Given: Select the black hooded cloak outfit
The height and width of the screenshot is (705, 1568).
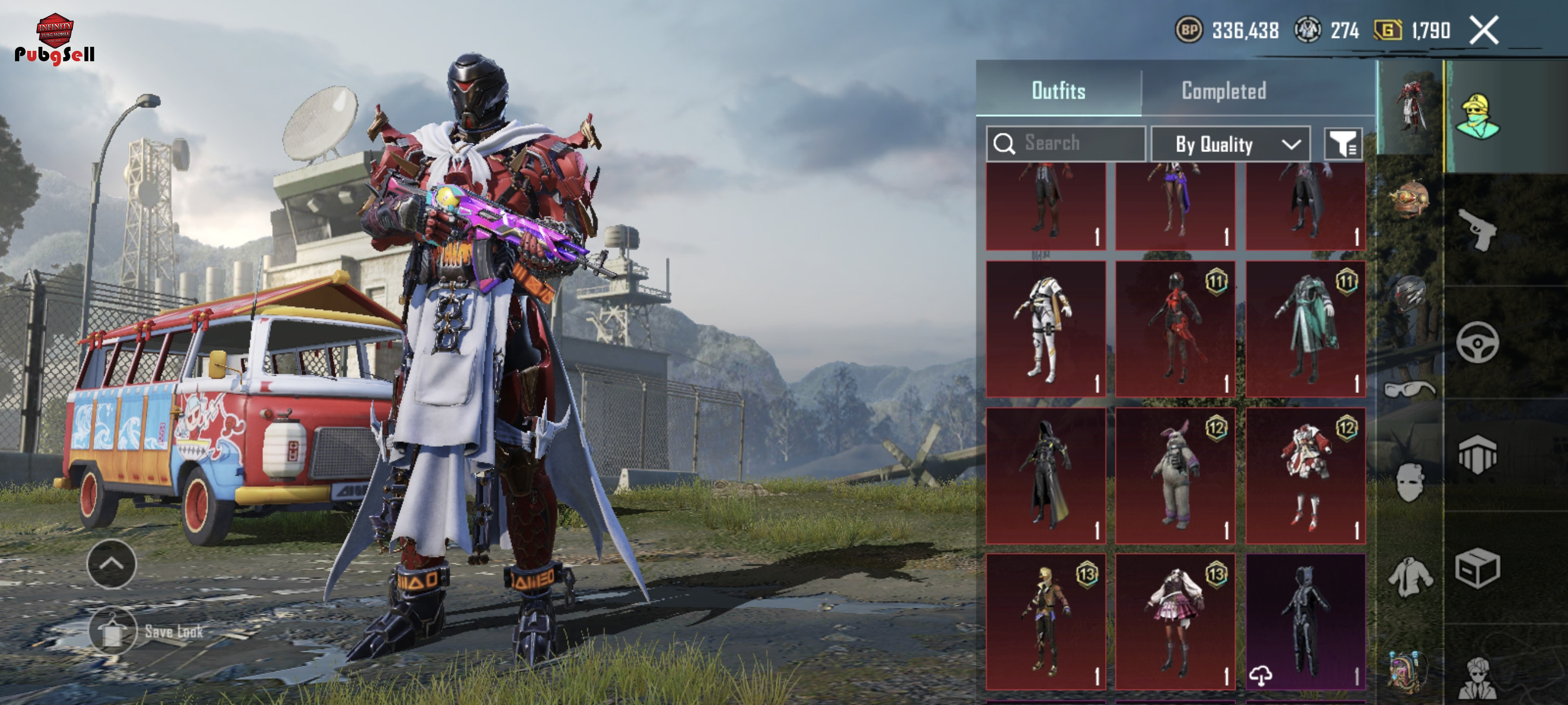Looking at the screenshot, I should click(1045, 476).
